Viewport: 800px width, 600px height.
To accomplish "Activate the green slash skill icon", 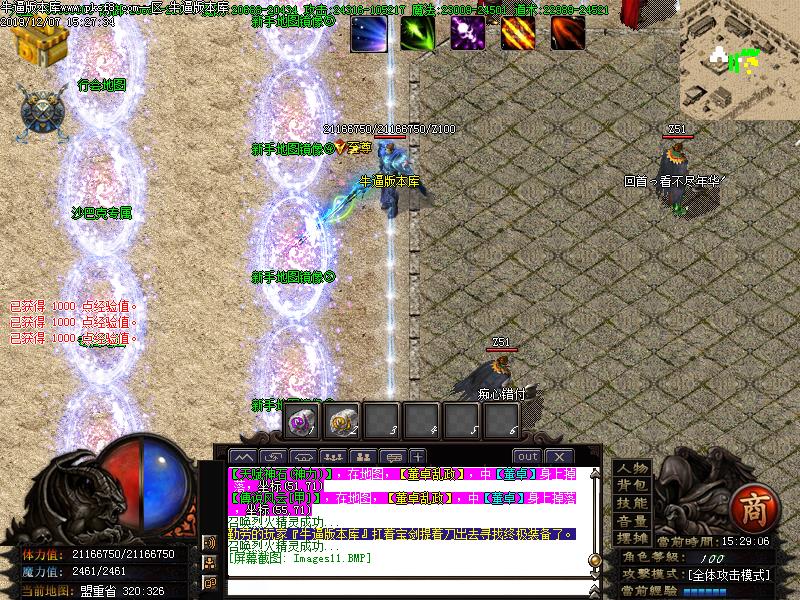I will [x=417, y=33].
